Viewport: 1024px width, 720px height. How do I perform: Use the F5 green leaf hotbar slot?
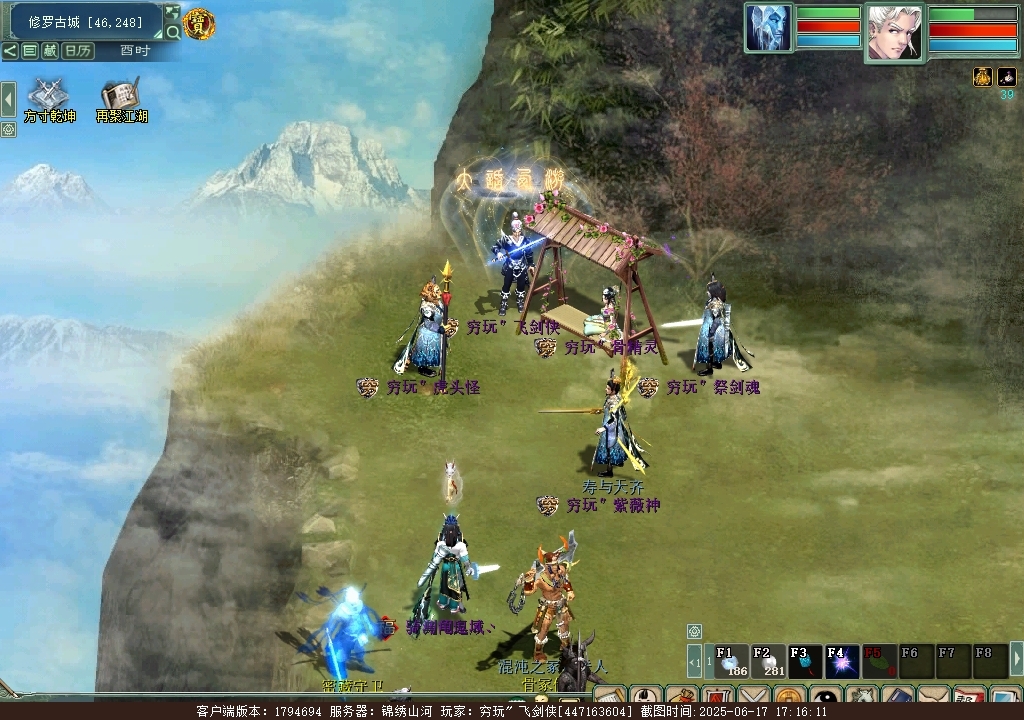click(x=879, y=661)
